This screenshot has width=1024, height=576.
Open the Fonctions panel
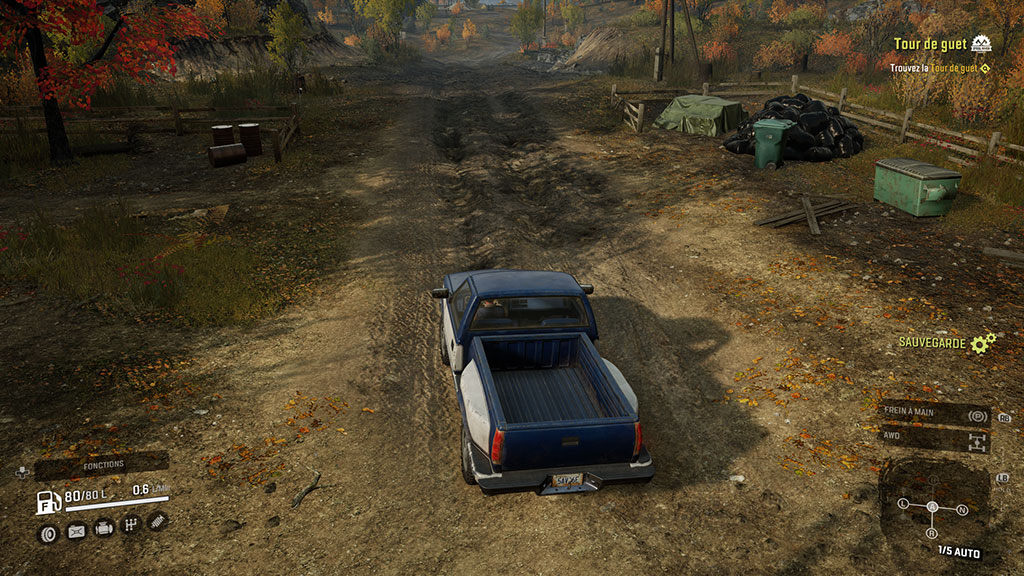click(103, 465)
